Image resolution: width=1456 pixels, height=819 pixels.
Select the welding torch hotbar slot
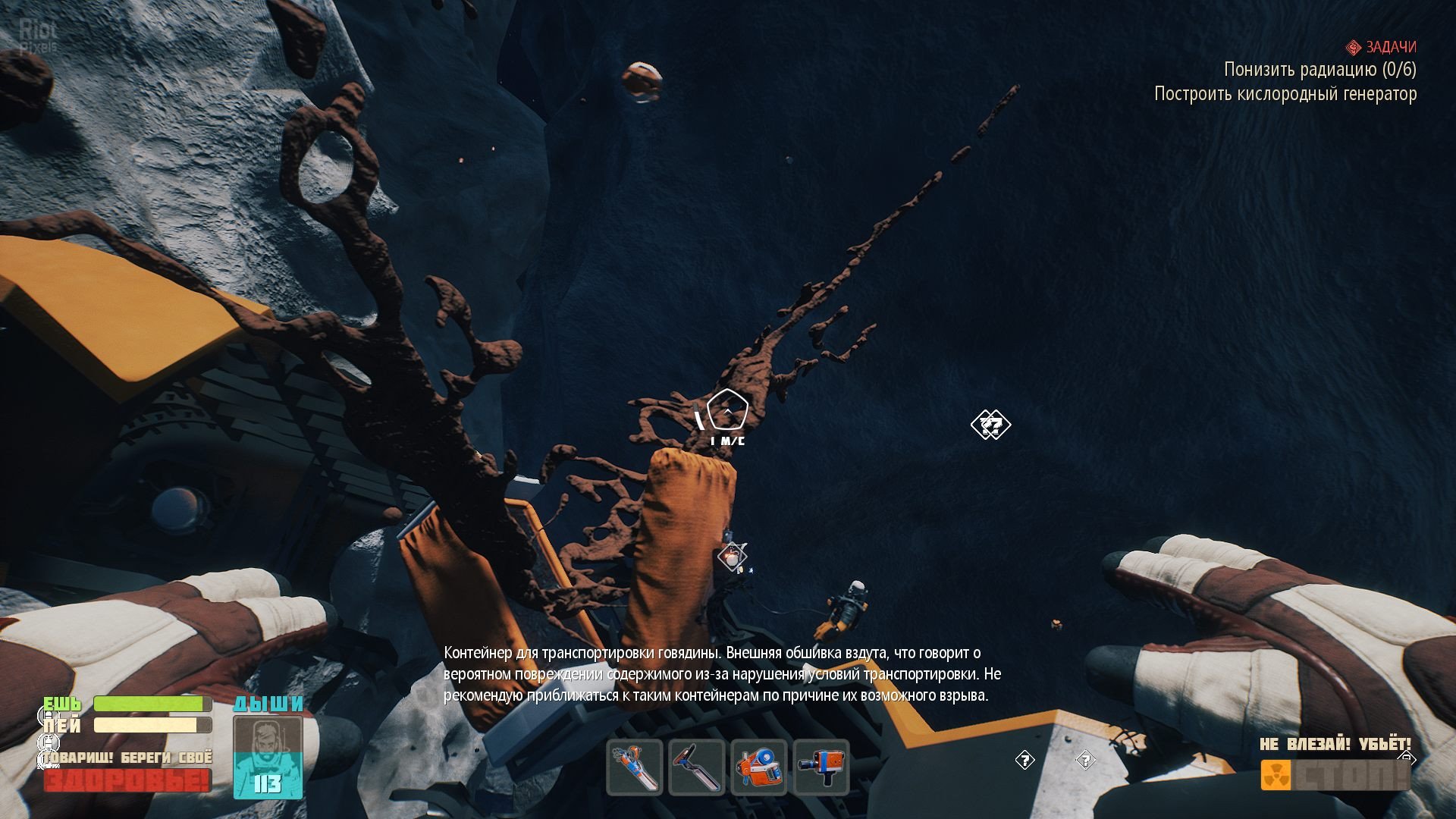(x=635, y=767)
